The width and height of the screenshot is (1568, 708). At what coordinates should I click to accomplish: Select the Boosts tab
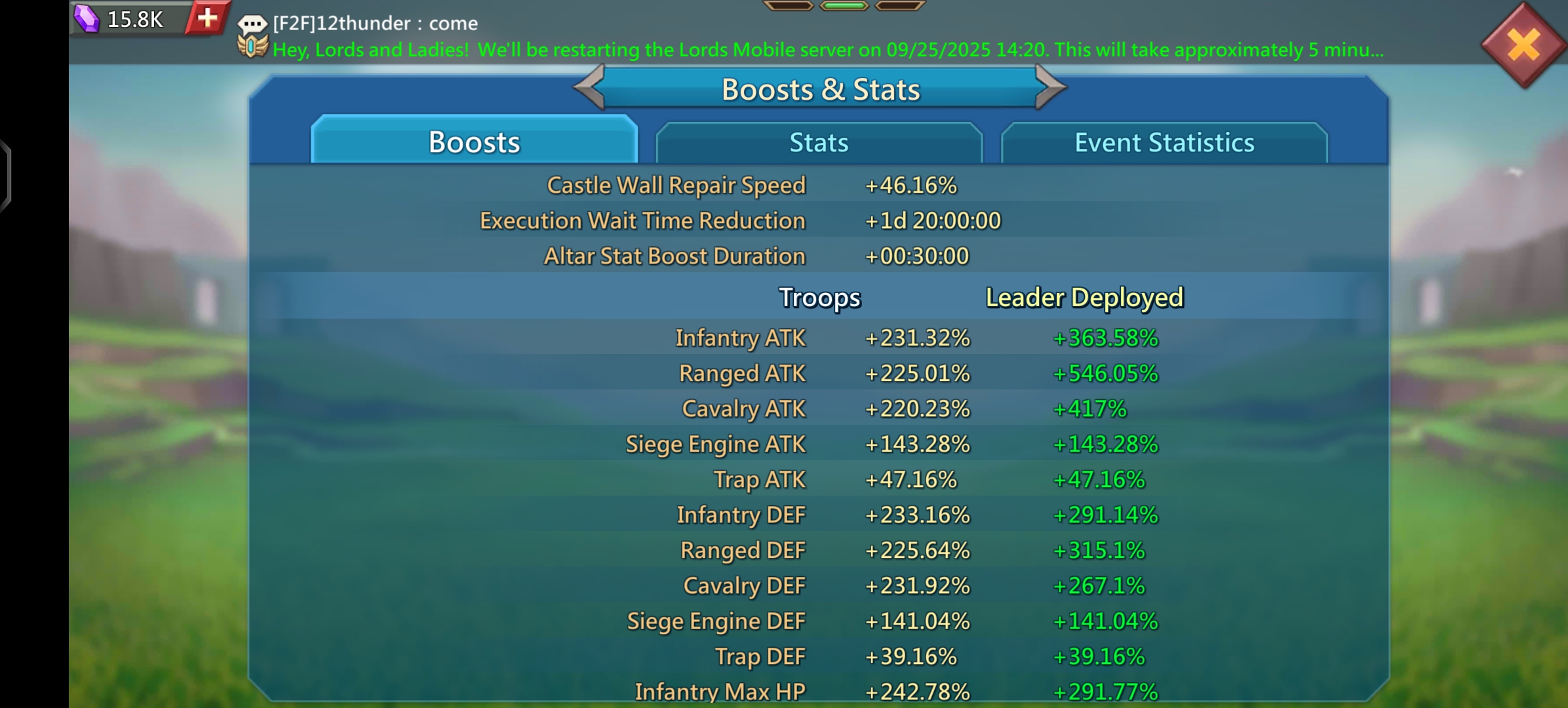[474, 142]
